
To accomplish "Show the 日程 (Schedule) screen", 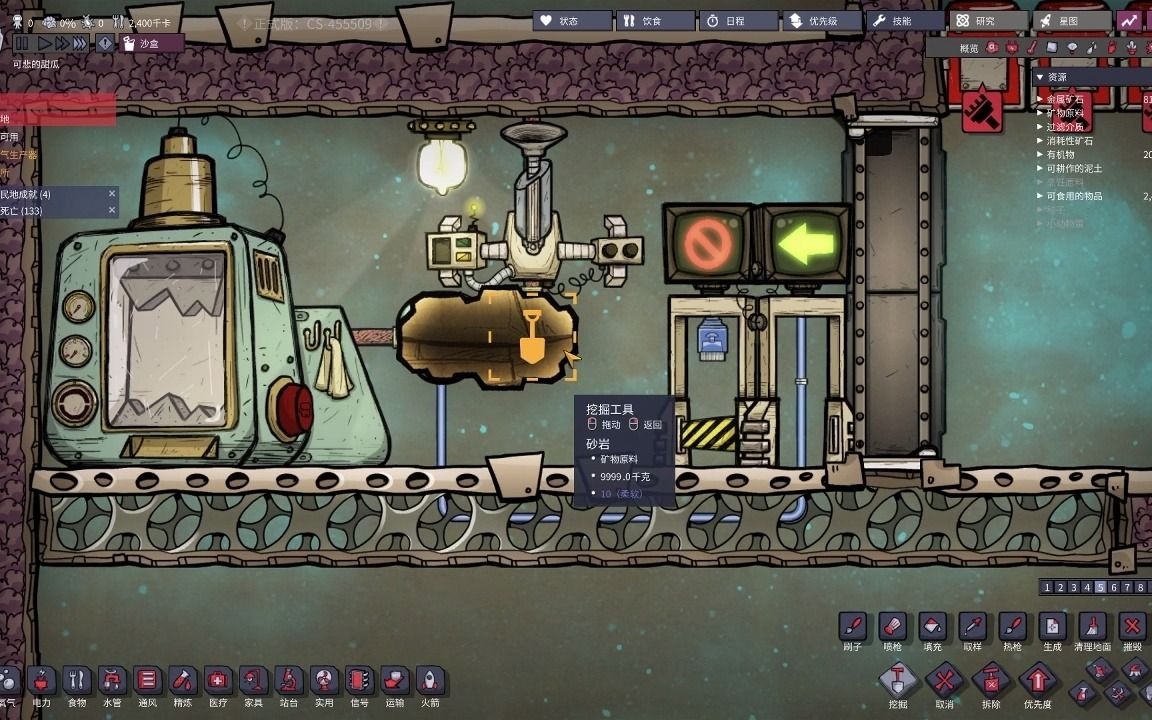I will (x=738, y=21).
